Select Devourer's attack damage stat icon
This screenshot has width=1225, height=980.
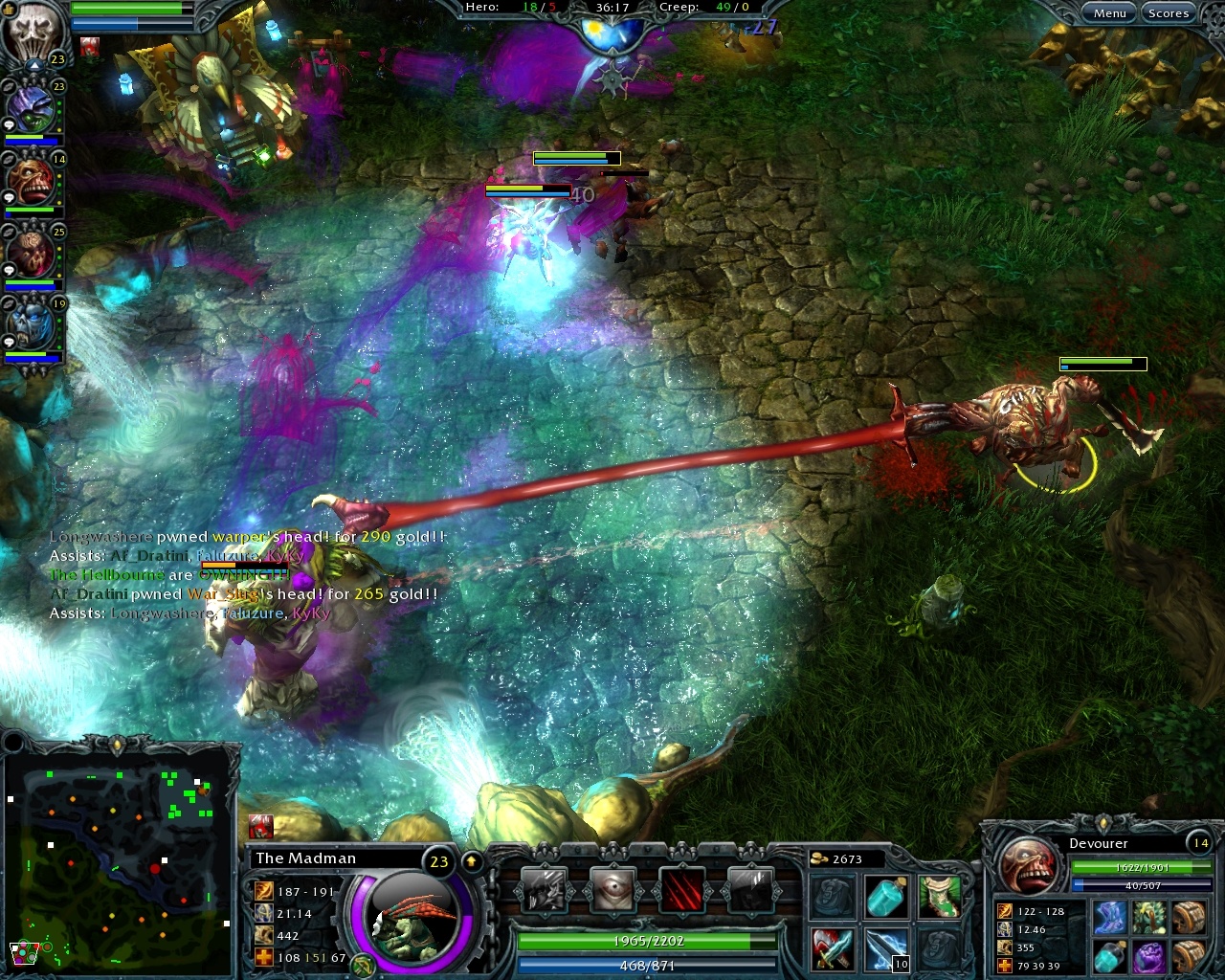[x=1006, y=912]
